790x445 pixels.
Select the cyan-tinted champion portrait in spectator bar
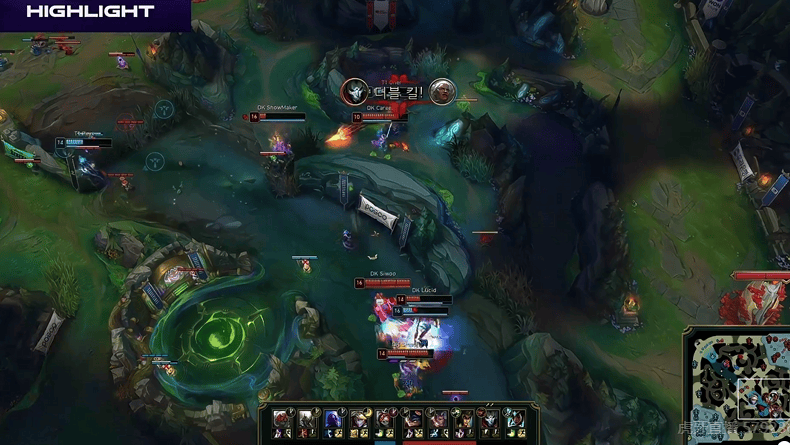tap(513, 419)
